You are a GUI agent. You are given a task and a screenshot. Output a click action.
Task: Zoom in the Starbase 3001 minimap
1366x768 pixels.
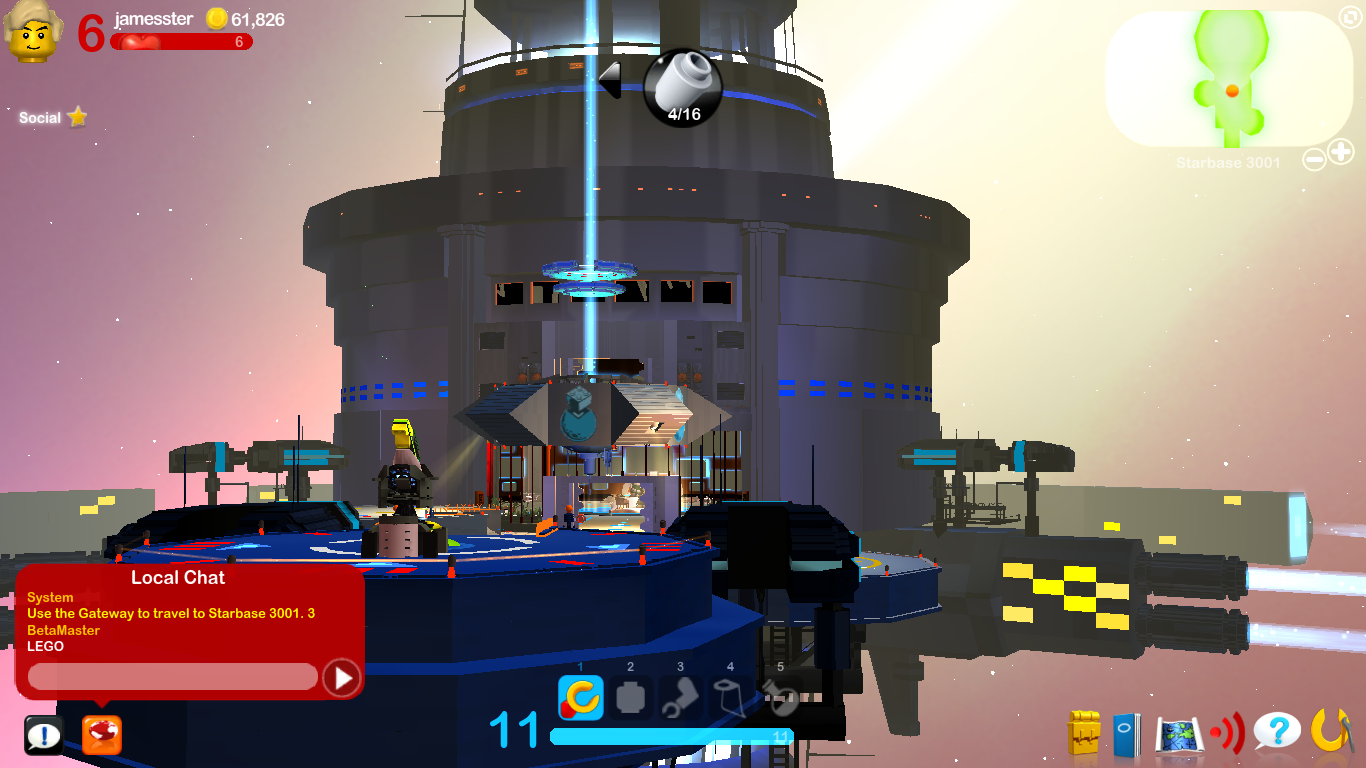1341,153
